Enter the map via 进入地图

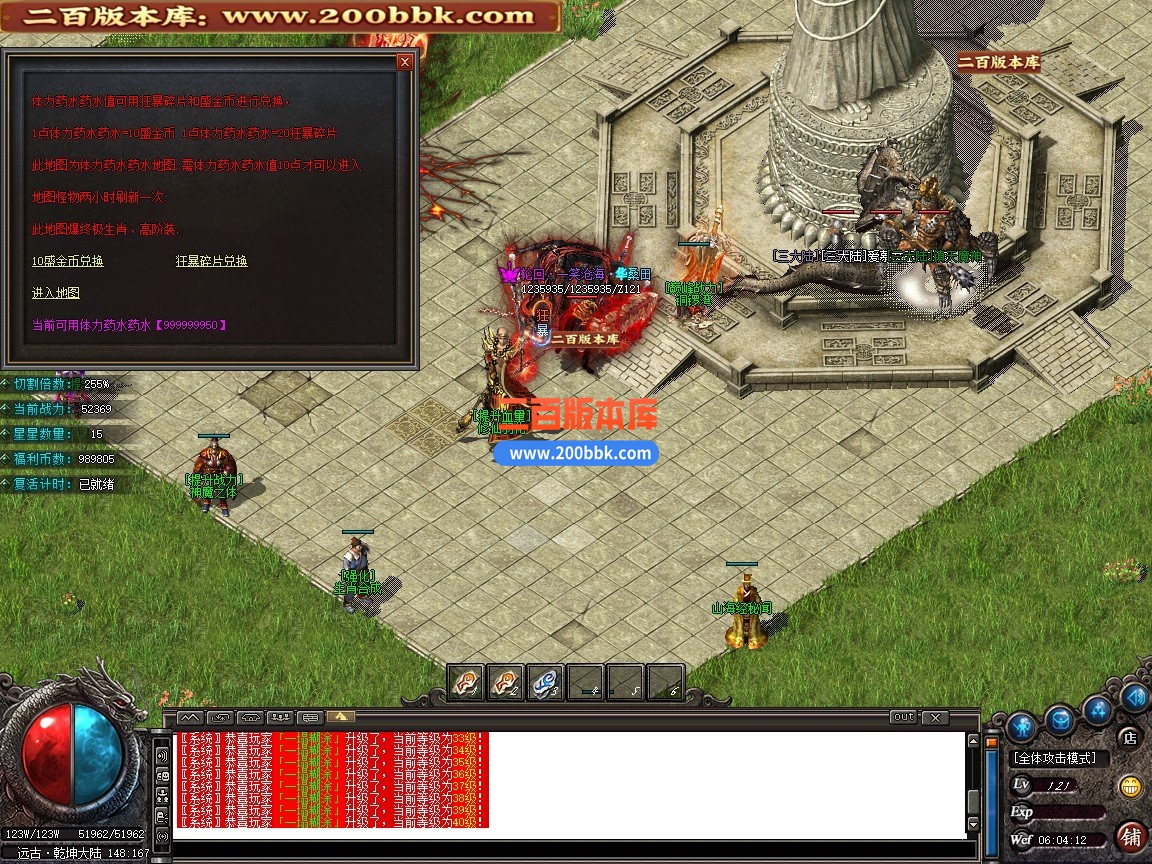click(56, 293)
